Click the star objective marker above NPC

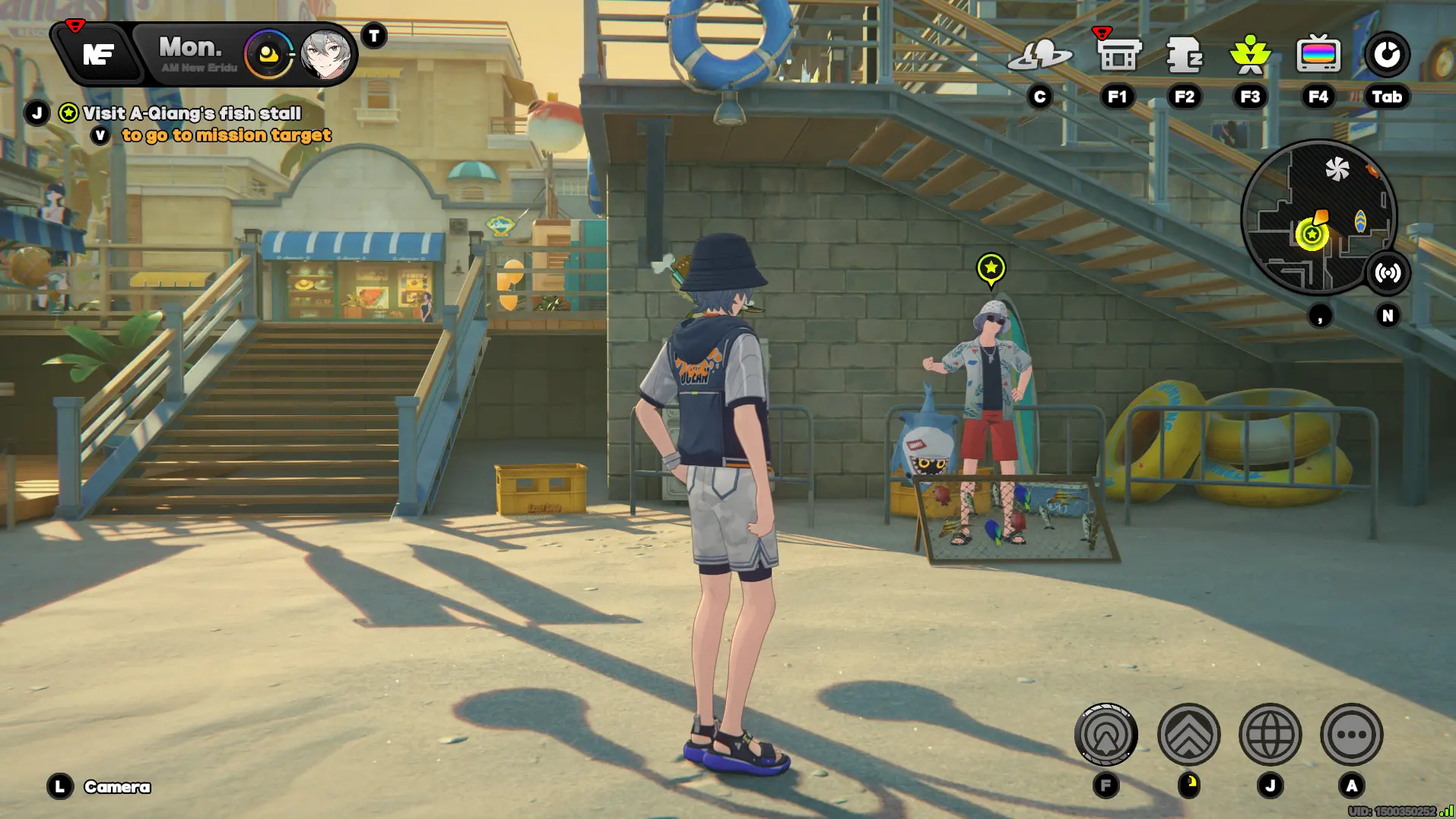[x=991, y=268]
